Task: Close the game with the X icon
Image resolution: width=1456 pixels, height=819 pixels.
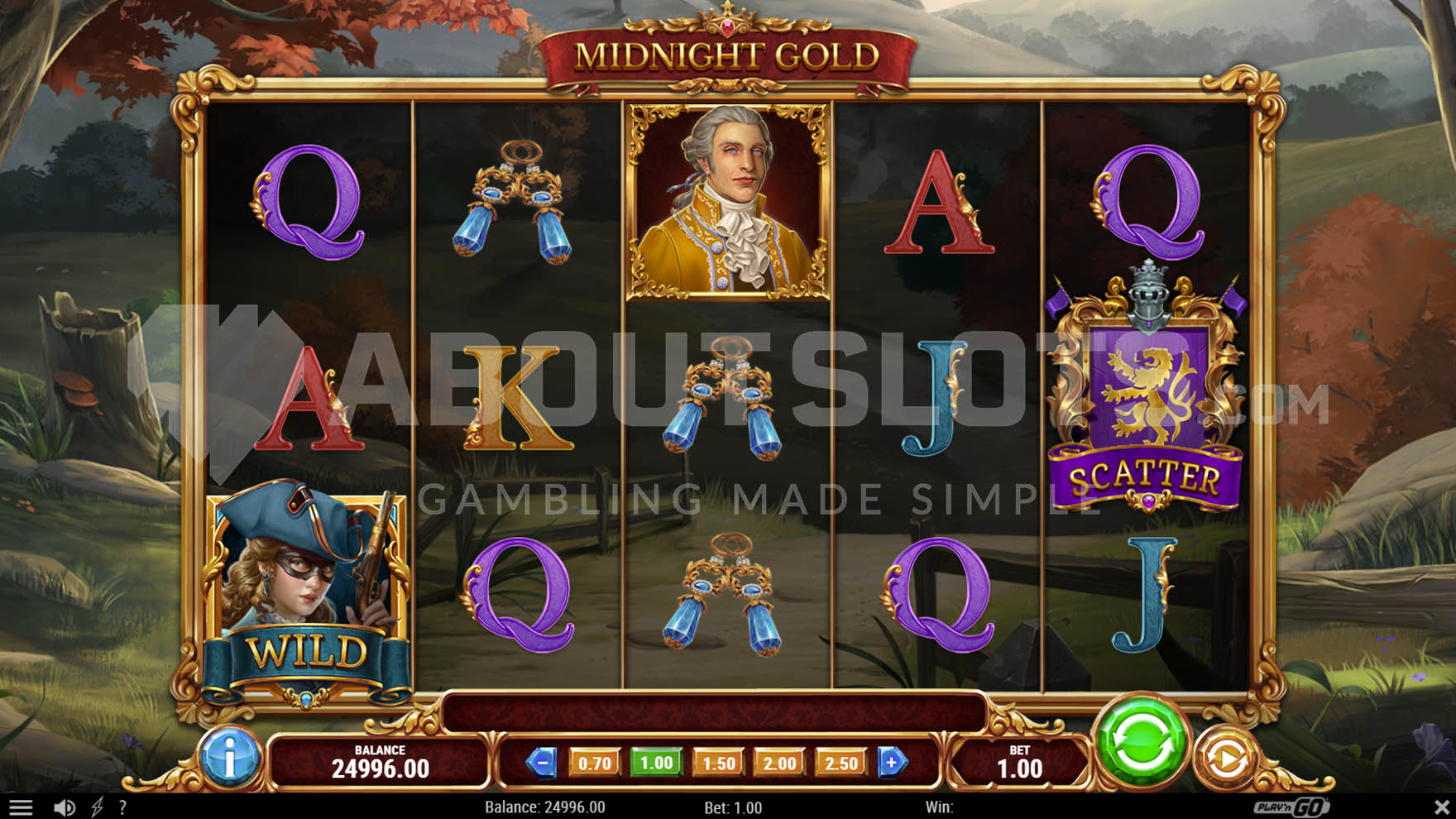Action: [x=1441, y=806]
